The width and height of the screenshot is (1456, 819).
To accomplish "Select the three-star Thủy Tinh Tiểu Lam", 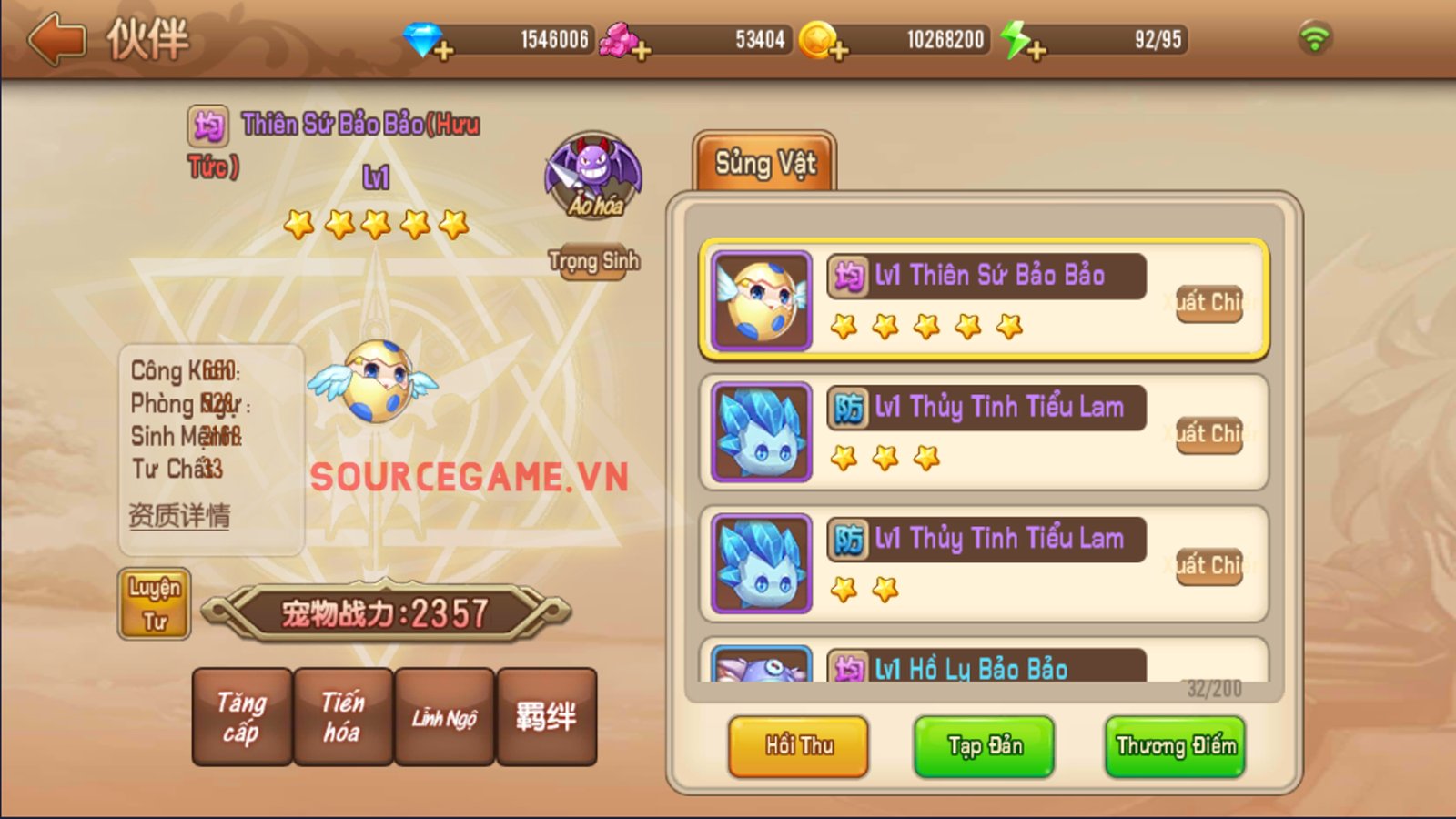I will (983, 432).
